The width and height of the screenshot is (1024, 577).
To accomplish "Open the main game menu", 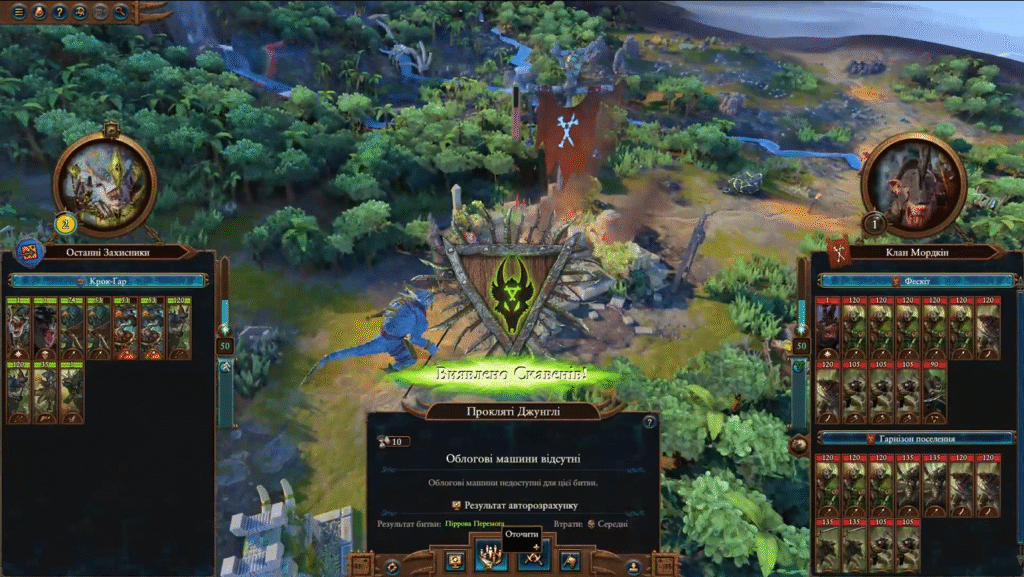I will [x=19, y=12].
